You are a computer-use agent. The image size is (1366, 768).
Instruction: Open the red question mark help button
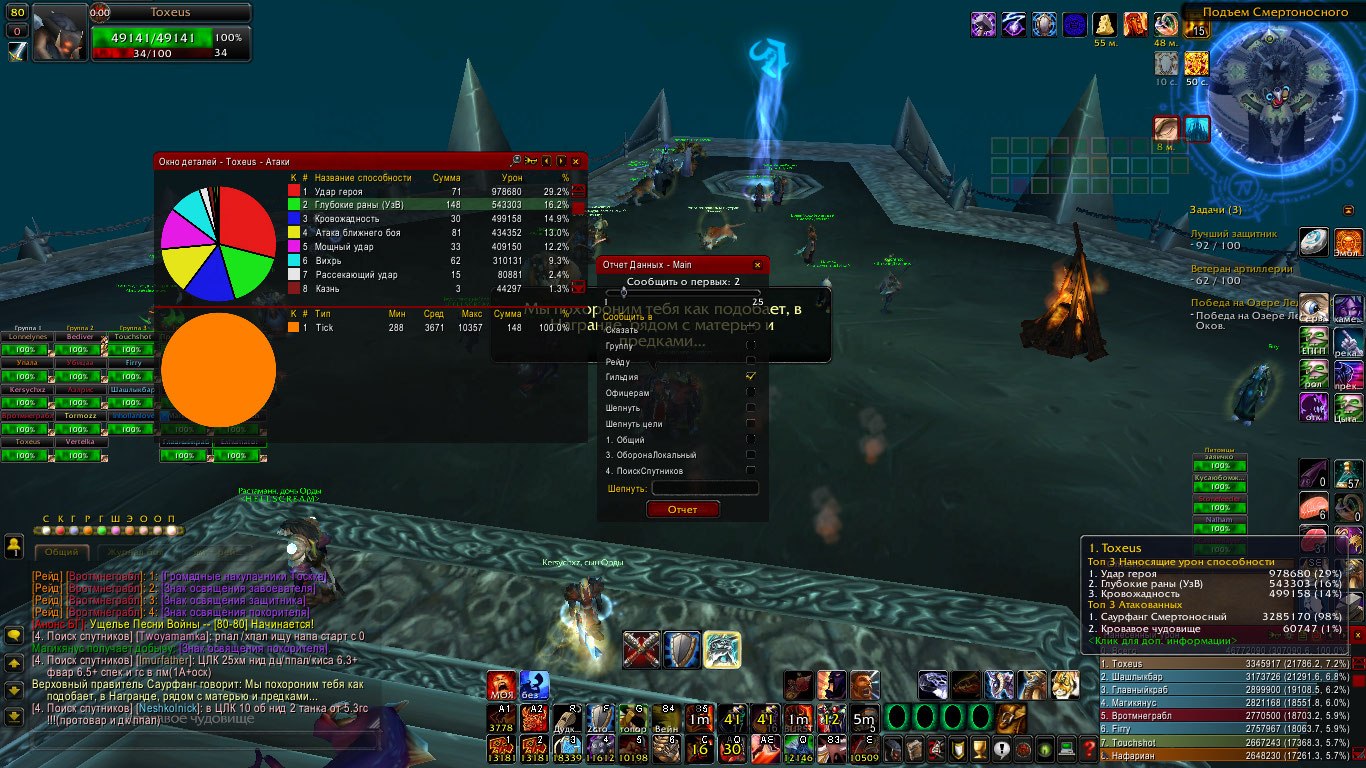pyautogui.click(x=1089, y=749)
